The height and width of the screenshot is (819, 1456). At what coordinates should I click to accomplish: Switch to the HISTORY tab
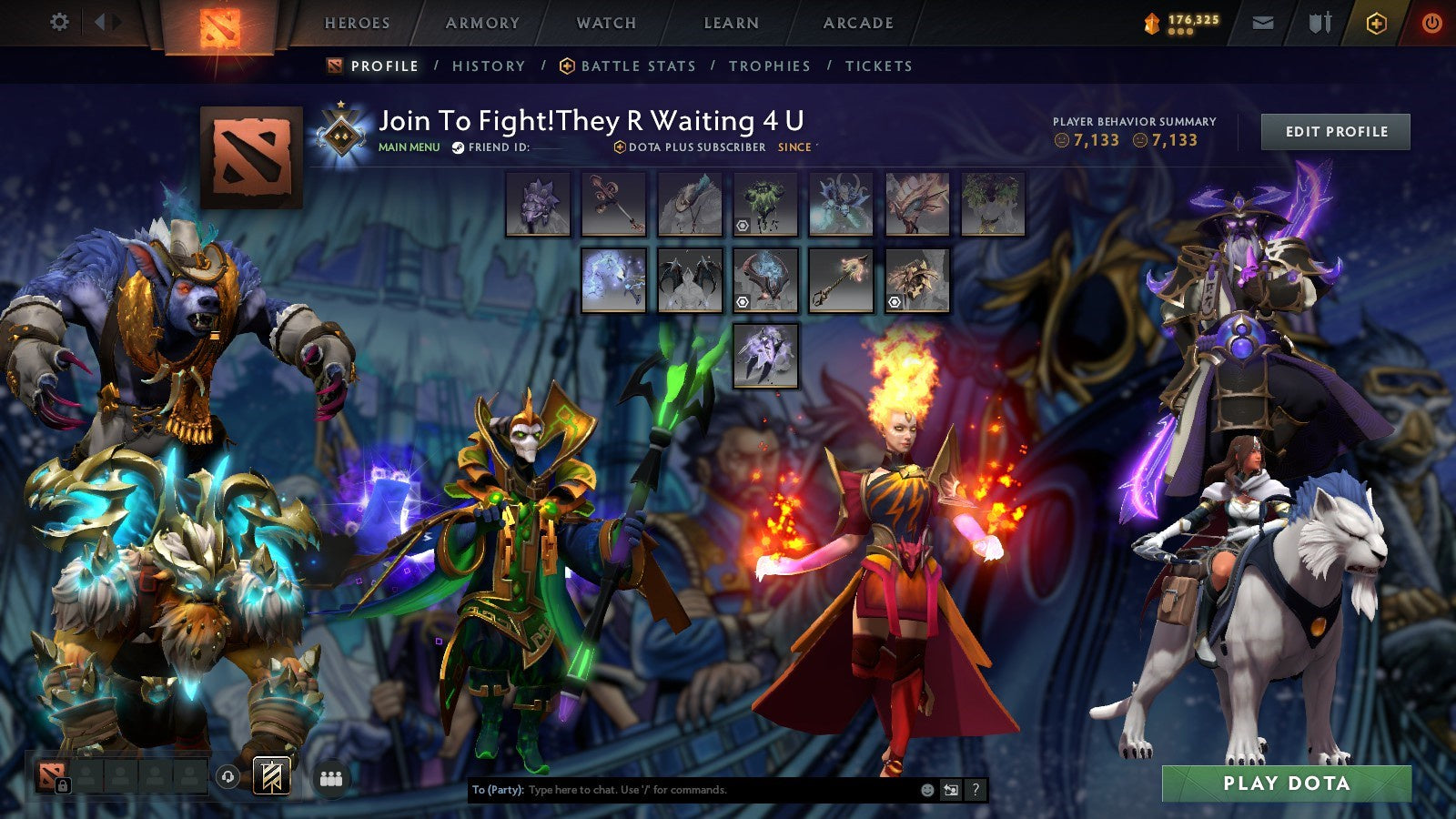point(488,66)
